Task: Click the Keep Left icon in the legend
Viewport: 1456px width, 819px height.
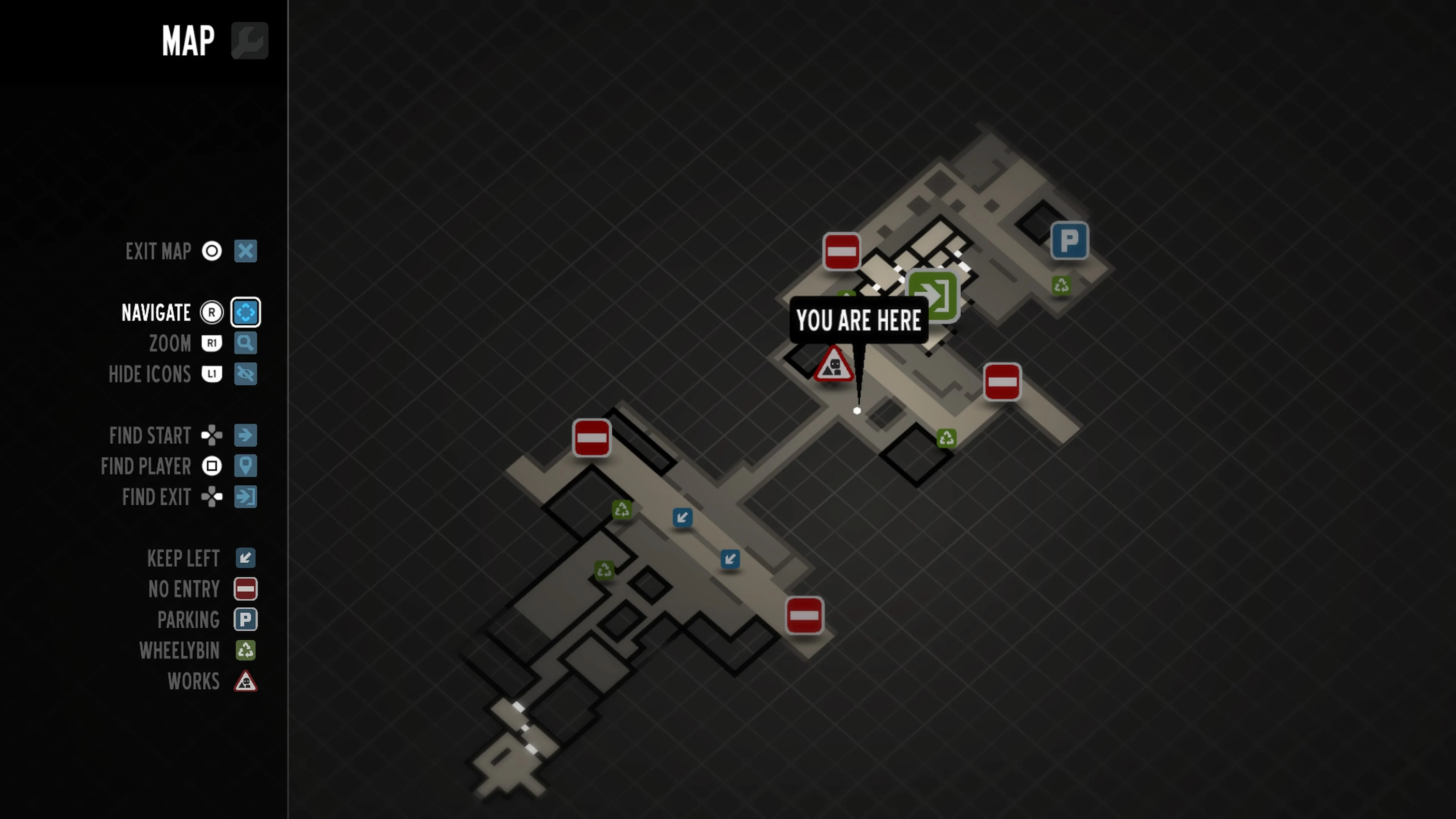Action: 245,559
